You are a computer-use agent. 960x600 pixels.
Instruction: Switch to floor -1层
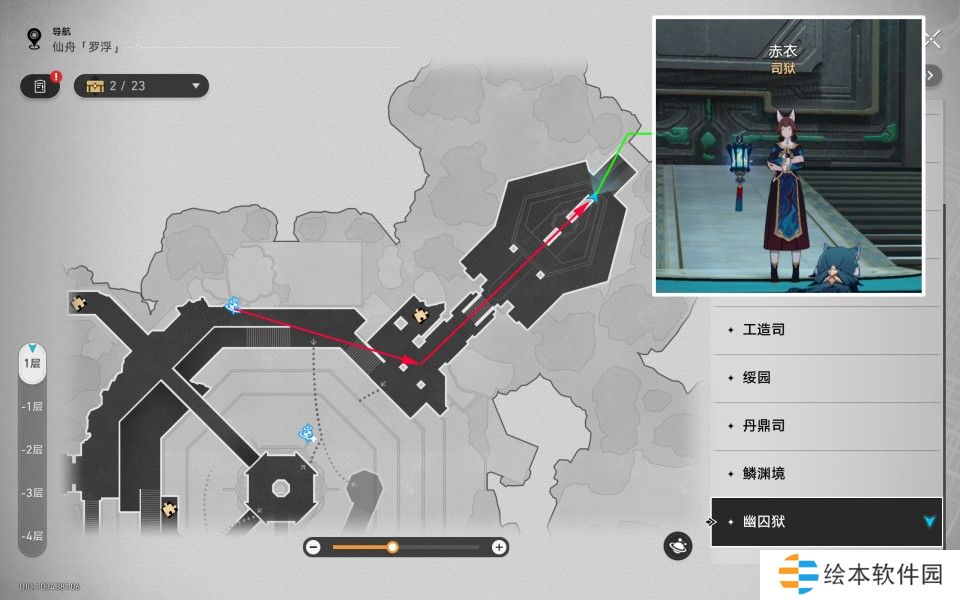[x=33, y=406]
